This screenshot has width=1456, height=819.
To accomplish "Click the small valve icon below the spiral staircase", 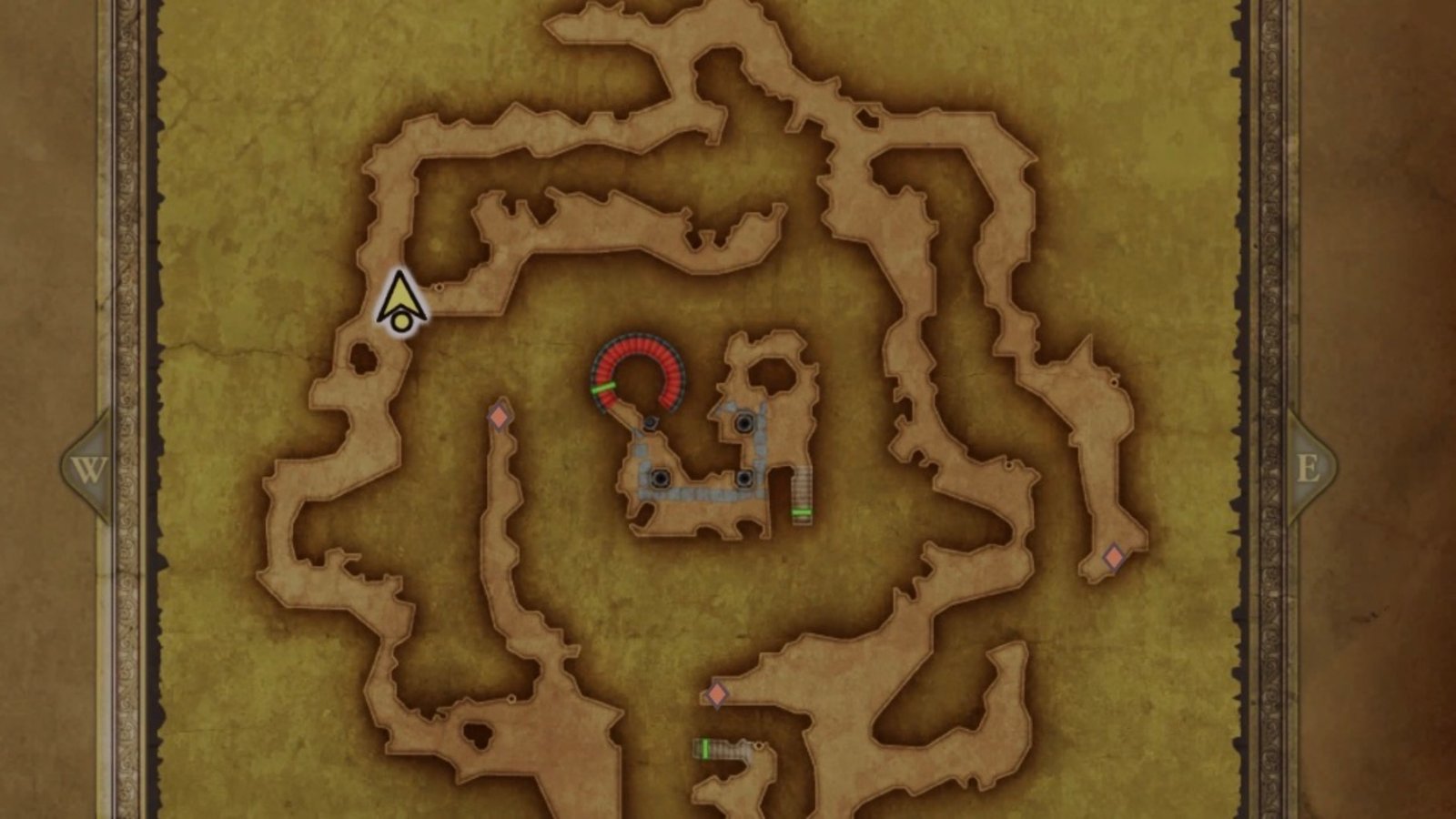I will coord(649,423).
